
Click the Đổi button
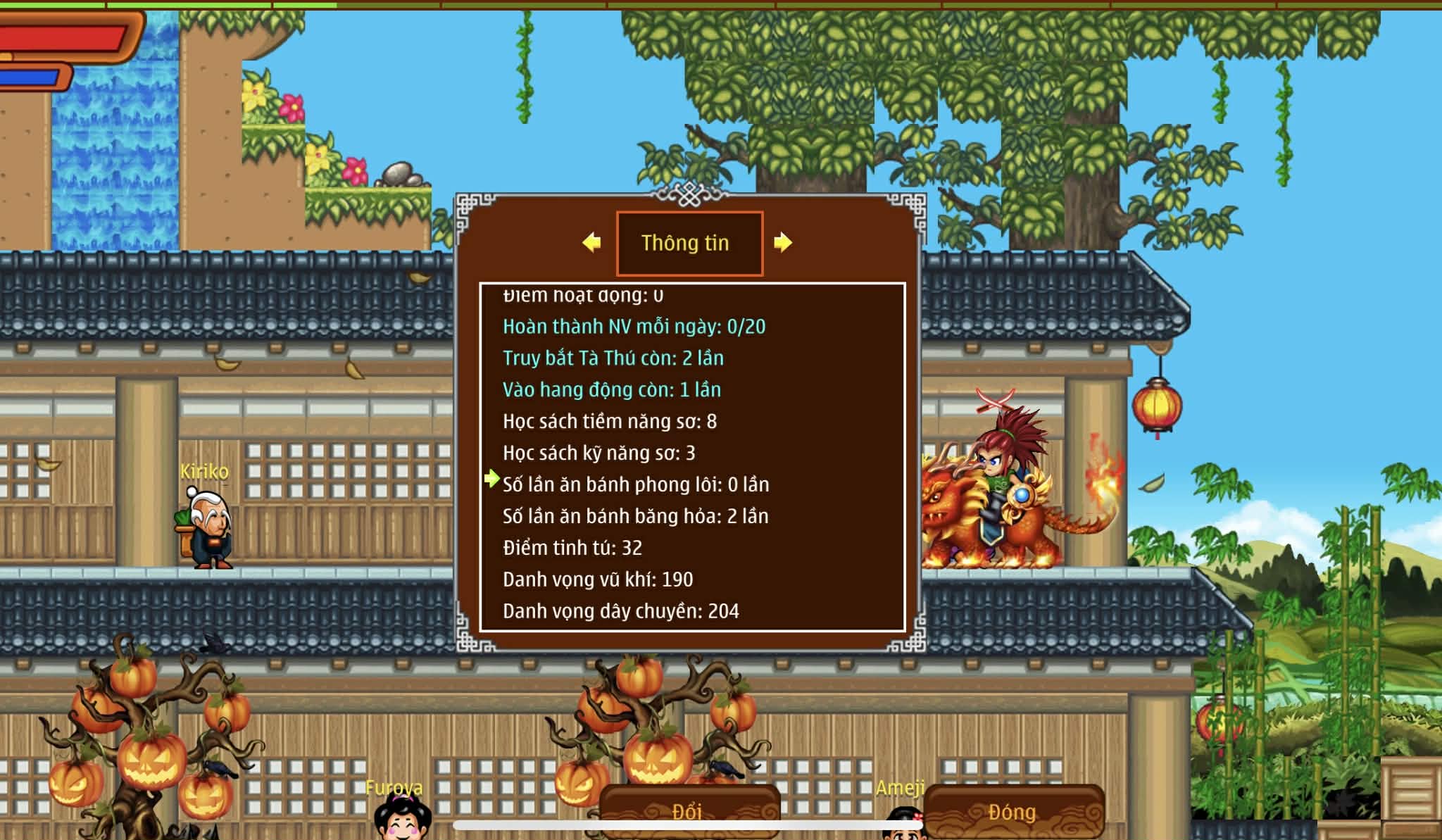(x=688, y=812)
